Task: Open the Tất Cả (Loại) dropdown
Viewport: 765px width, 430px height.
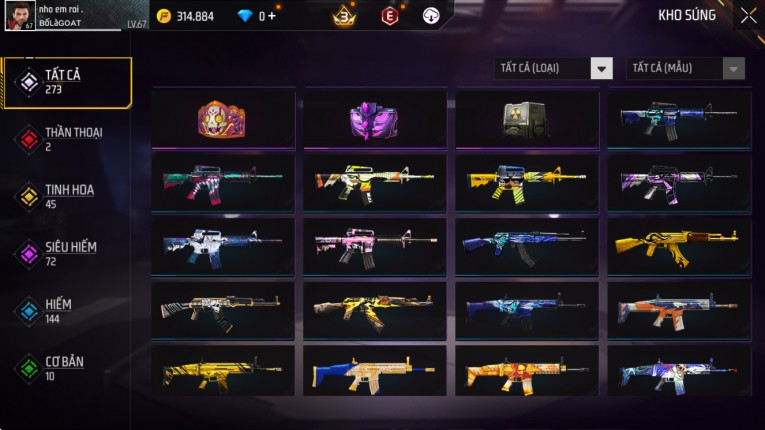Action: point(554,68)
